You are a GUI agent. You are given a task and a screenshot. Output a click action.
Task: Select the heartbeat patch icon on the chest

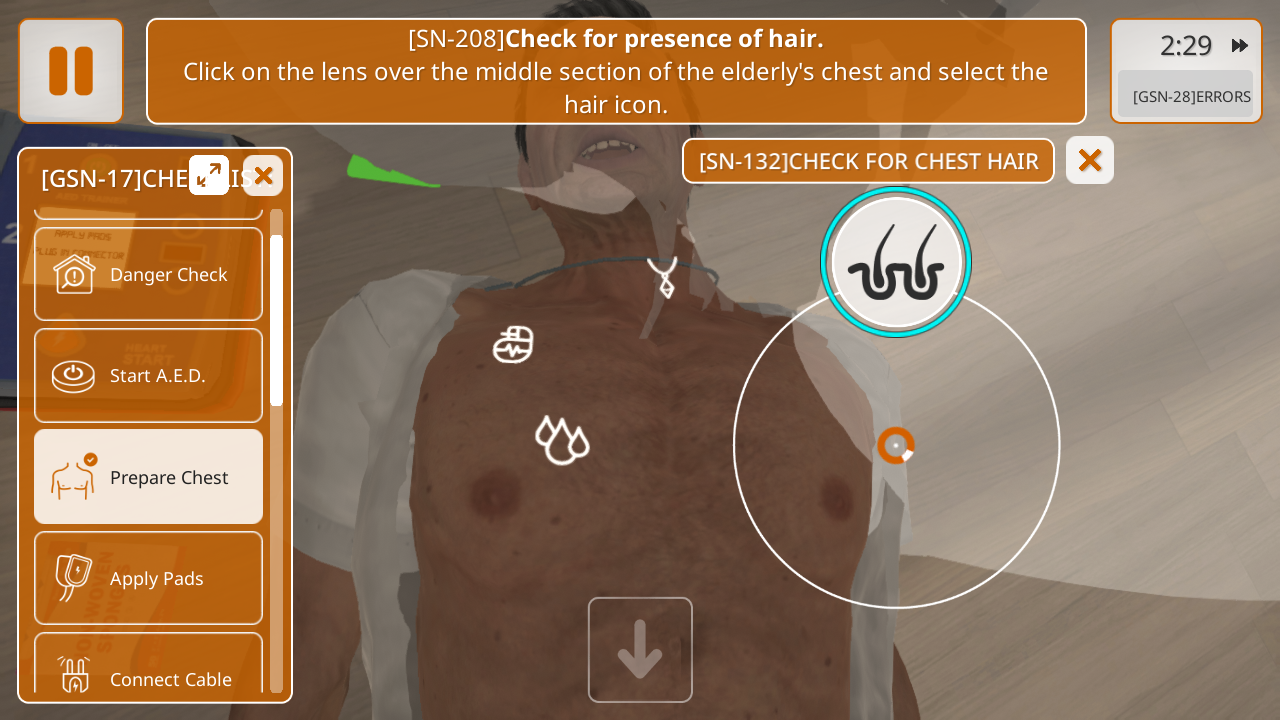513,345
